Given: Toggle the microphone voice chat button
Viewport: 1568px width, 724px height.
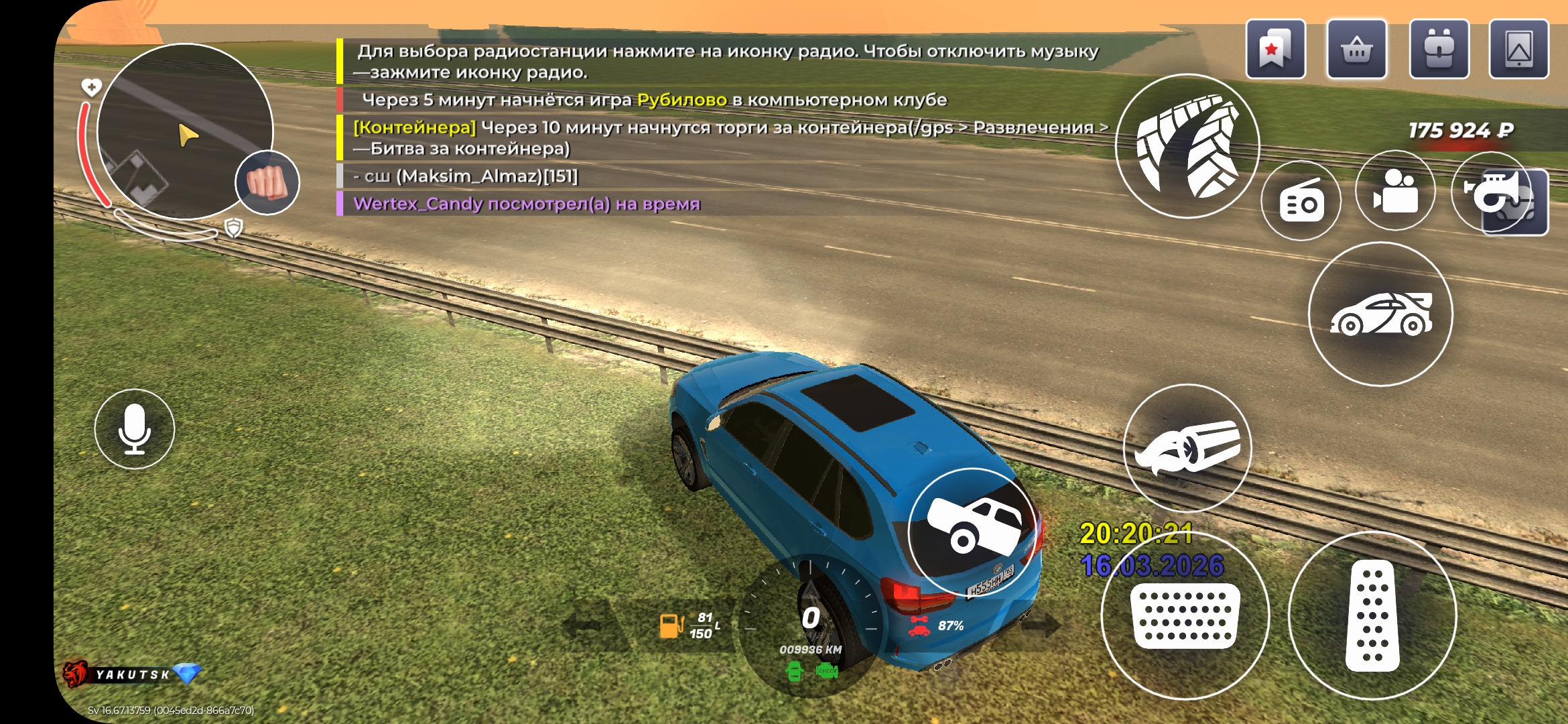Looking at the screenshot, I should coord(135,429).
